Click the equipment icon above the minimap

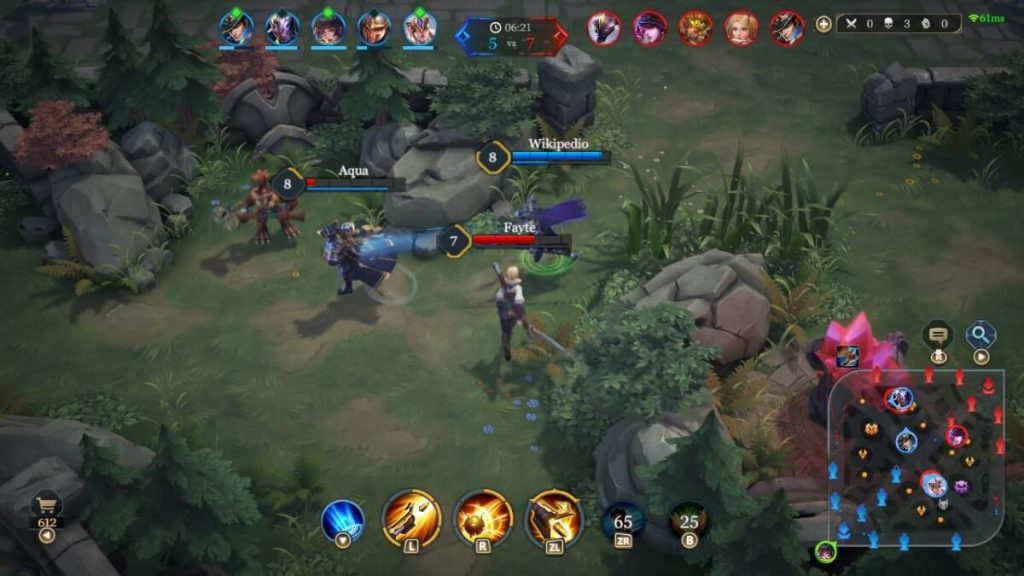click(847, 354)
